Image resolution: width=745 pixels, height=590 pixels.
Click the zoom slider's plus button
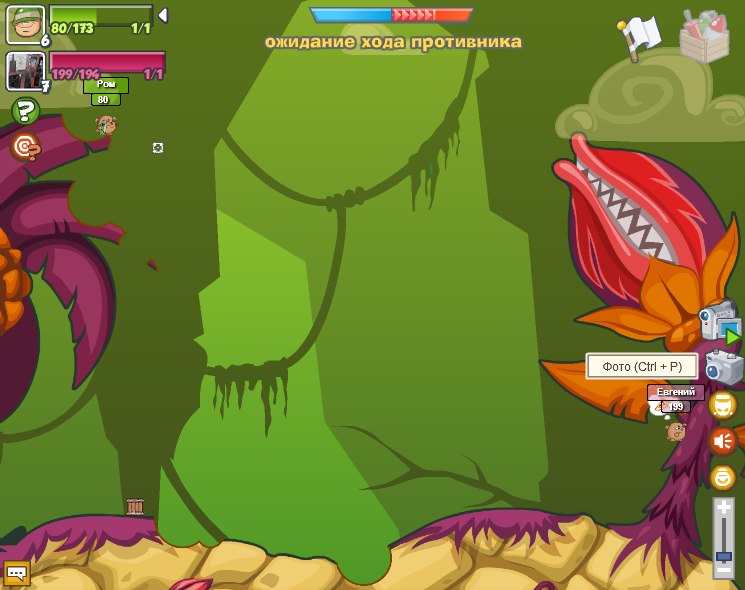pos(723,508)
